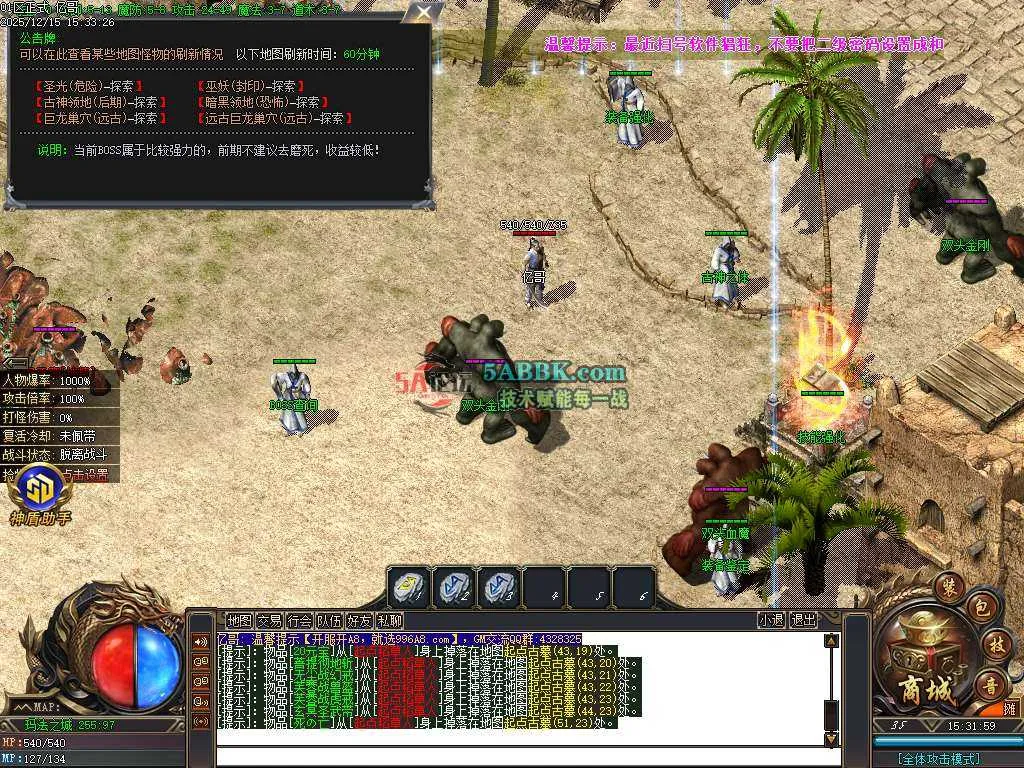Open the 交易 trade button
Screen dimensions: 1024x768
click(x=268, y=620)
